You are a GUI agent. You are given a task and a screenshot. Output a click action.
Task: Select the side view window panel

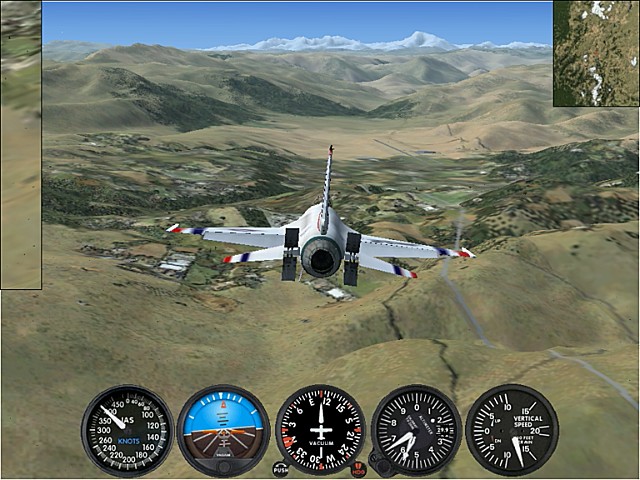pos(20,145)
